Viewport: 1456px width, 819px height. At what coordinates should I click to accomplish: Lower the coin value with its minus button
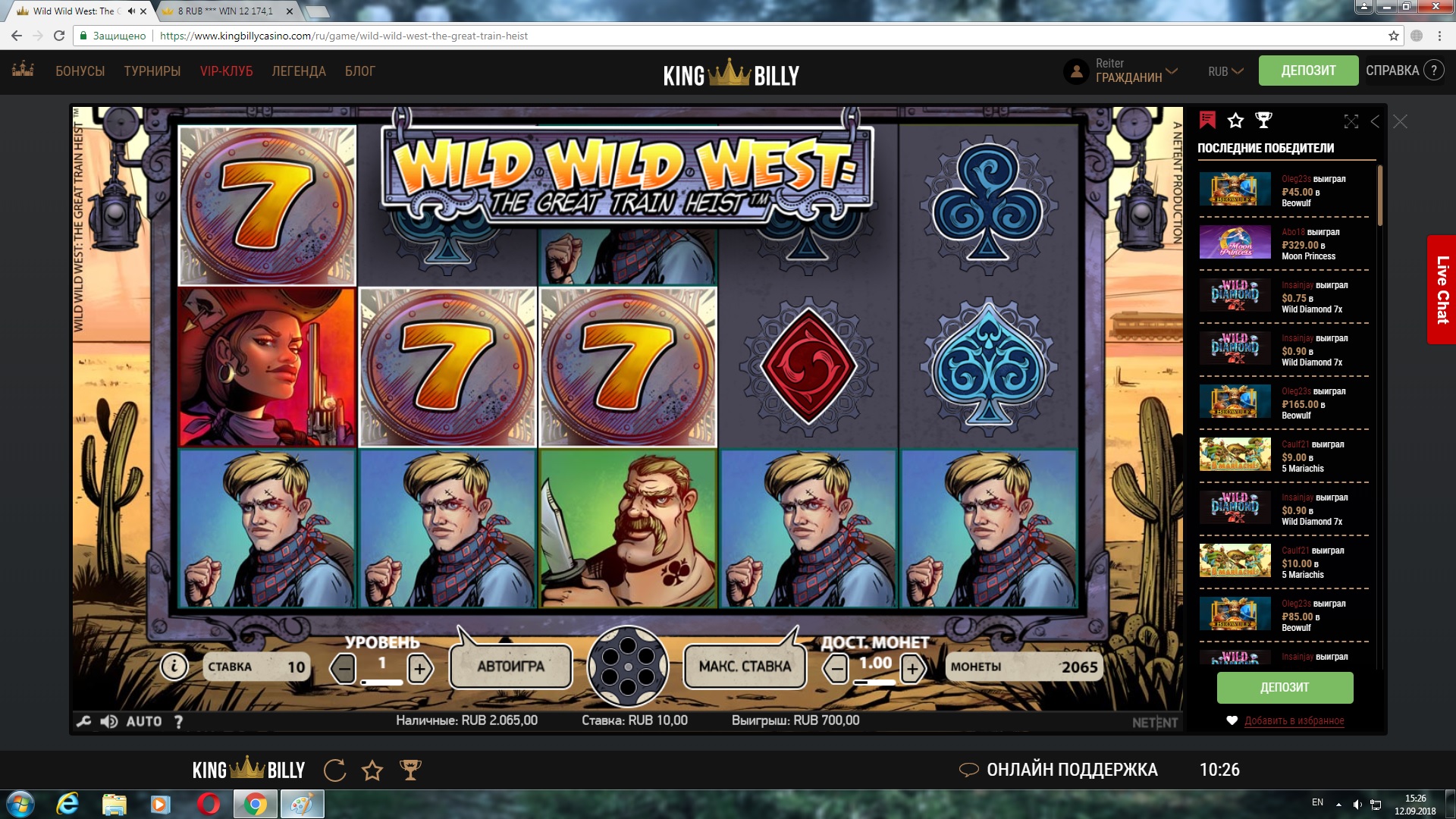pyautogui.click(x=836, y=669)
